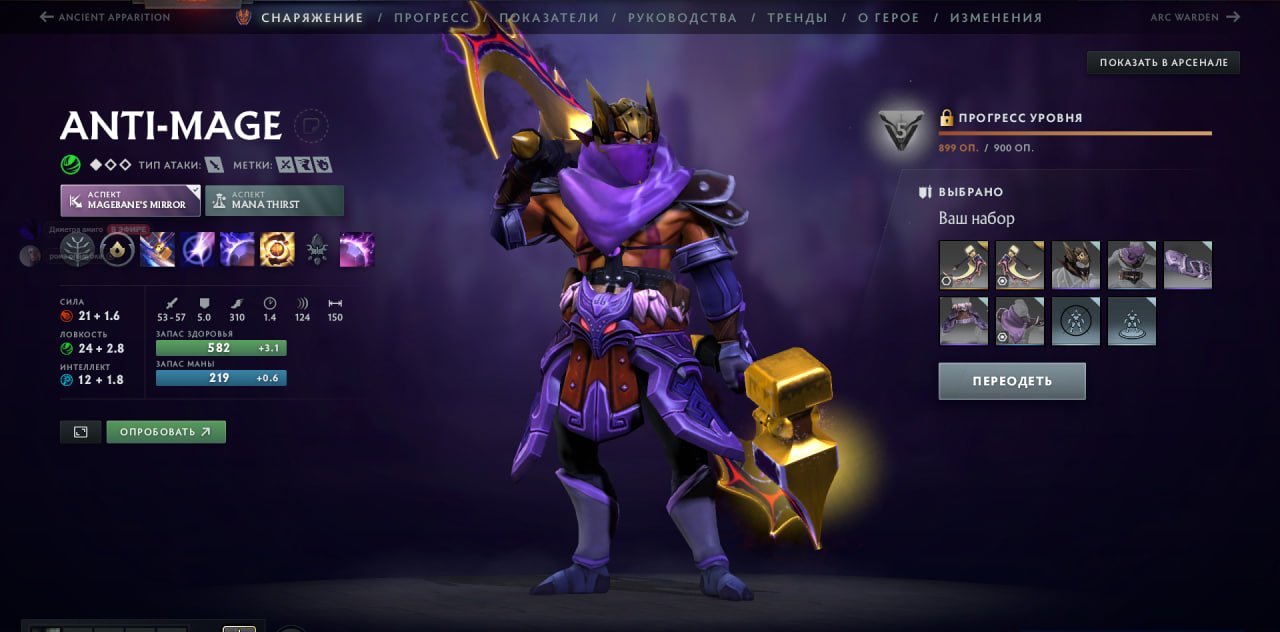The image size is (1280, 632).
Task: Open the hero note icon beside name
Action: click(311, 126)
